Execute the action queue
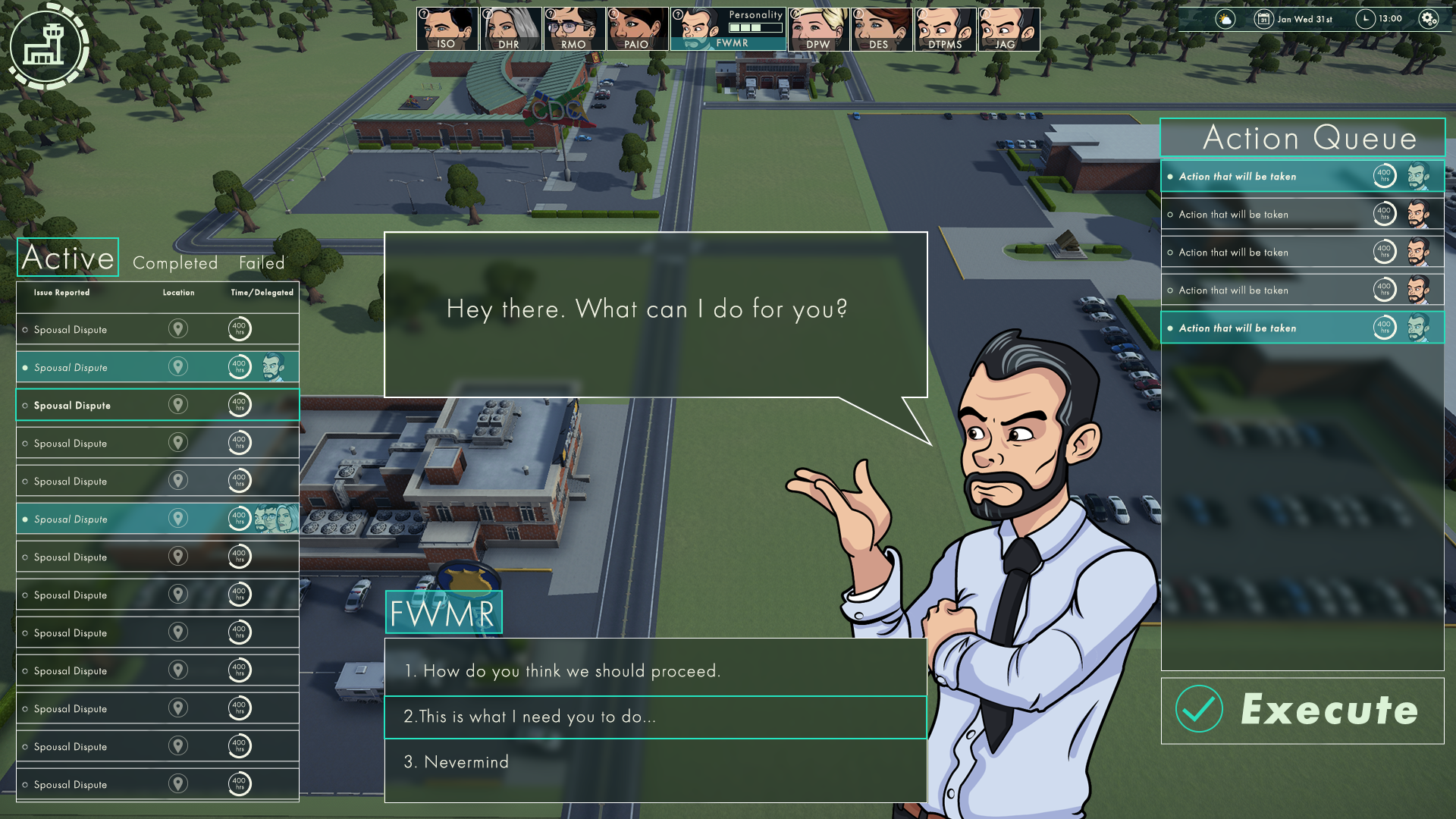The image size is (1456, 819). tap(1302, 711)
